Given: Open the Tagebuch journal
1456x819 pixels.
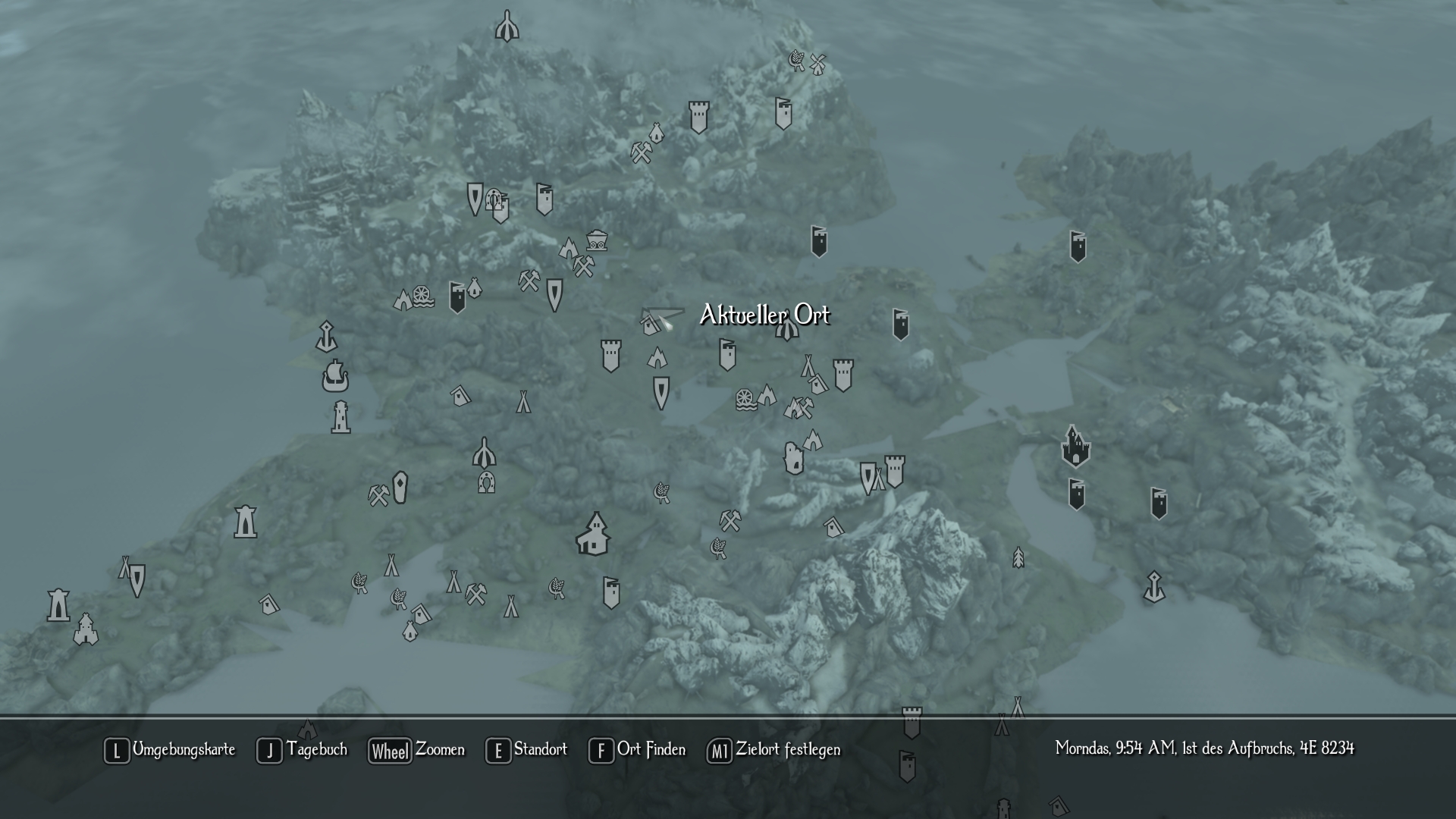Looking at the screenshot, I should [x=302, y=750].
